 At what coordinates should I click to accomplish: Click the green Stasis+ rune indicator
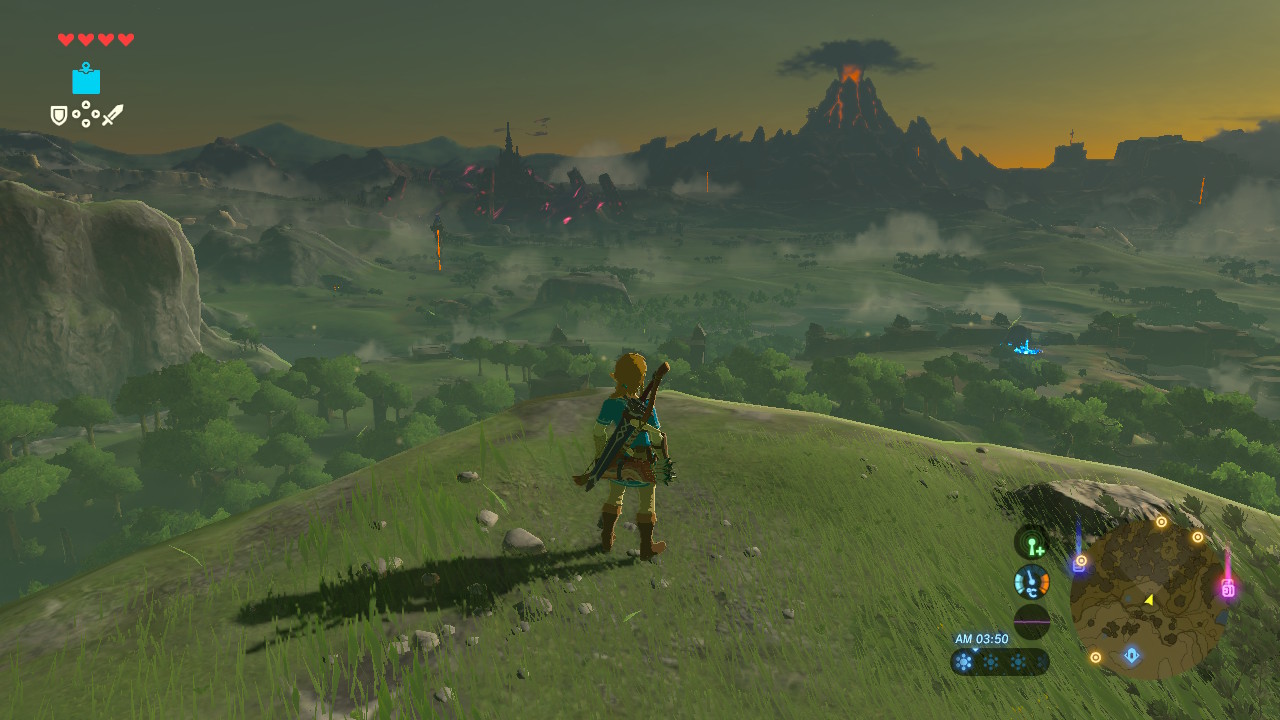click(1032, 542)
